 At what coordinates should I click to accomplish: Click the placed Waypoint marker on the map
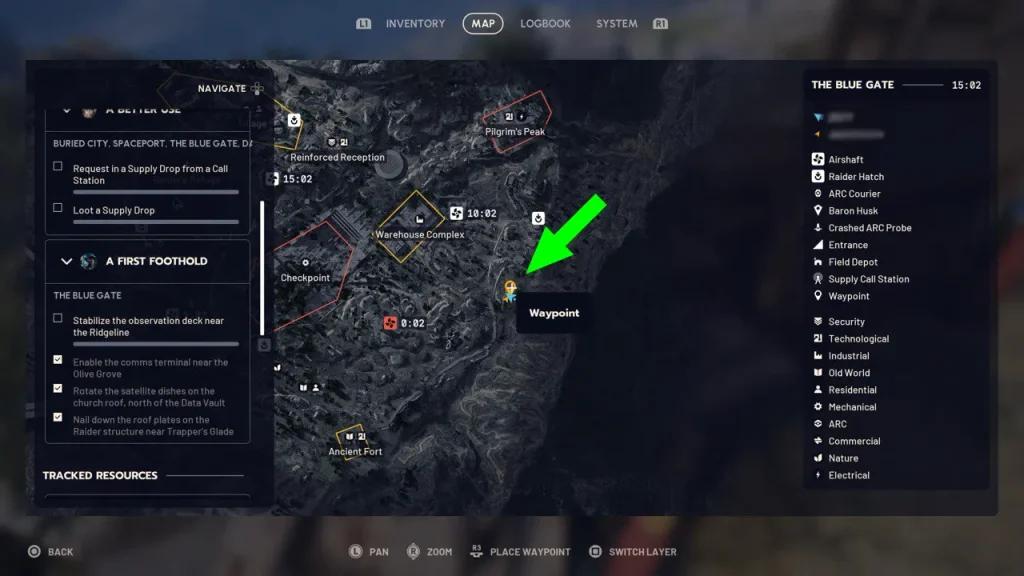(x=510, y=291)
